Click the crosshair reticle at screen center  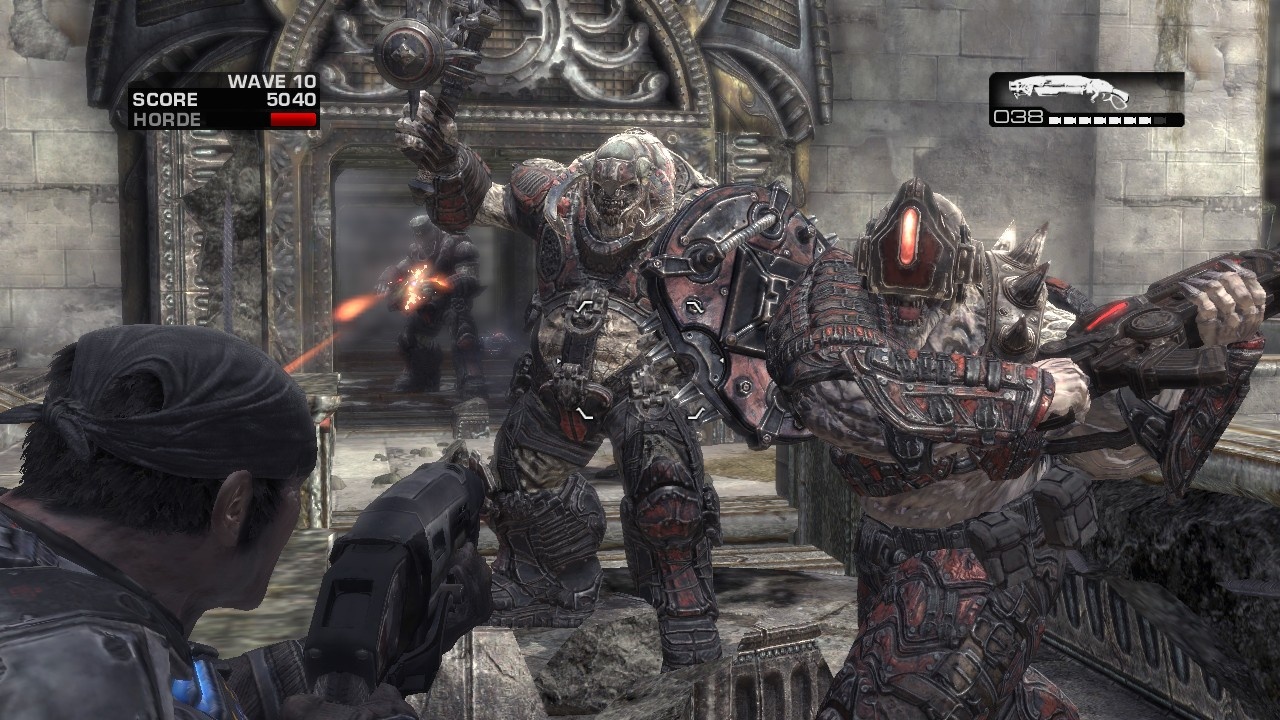pos(640,360)
